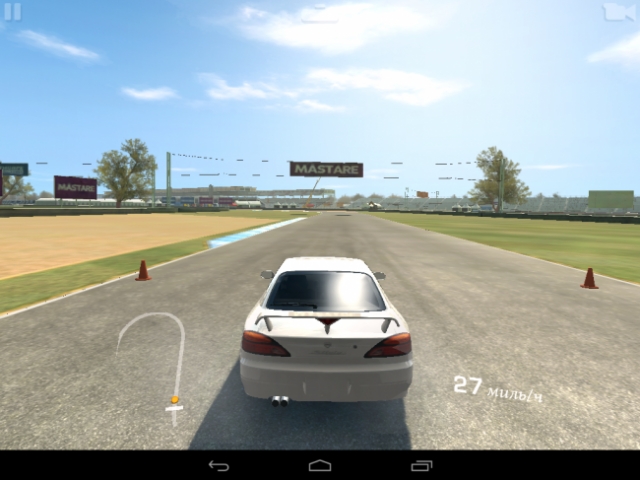Tap the Android home navigation button
The height and width of the screenshot is (480, 640).
pyautogui.click(x=320, y=466)
